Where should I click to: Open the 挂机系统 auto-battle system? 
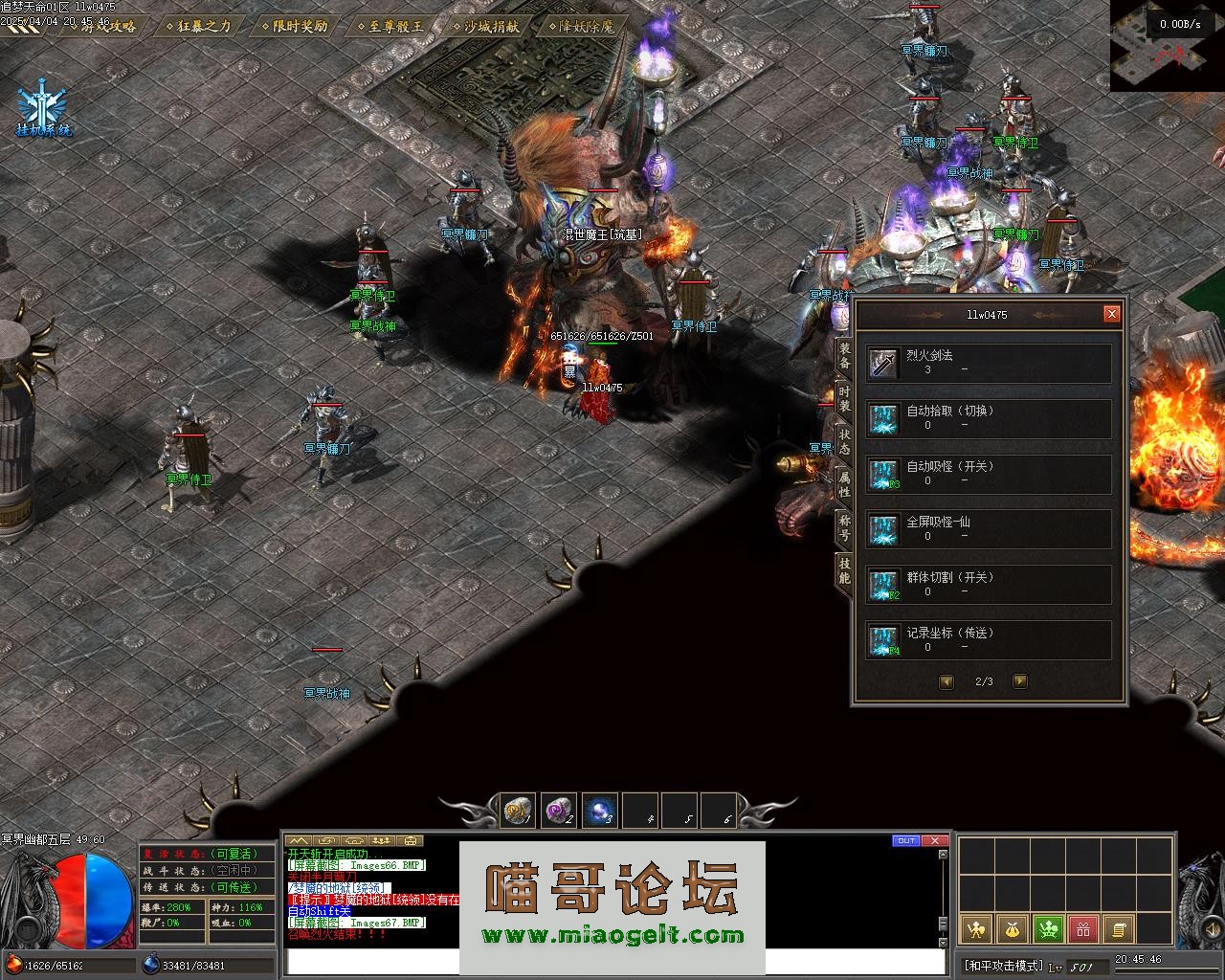click(44, 111)
